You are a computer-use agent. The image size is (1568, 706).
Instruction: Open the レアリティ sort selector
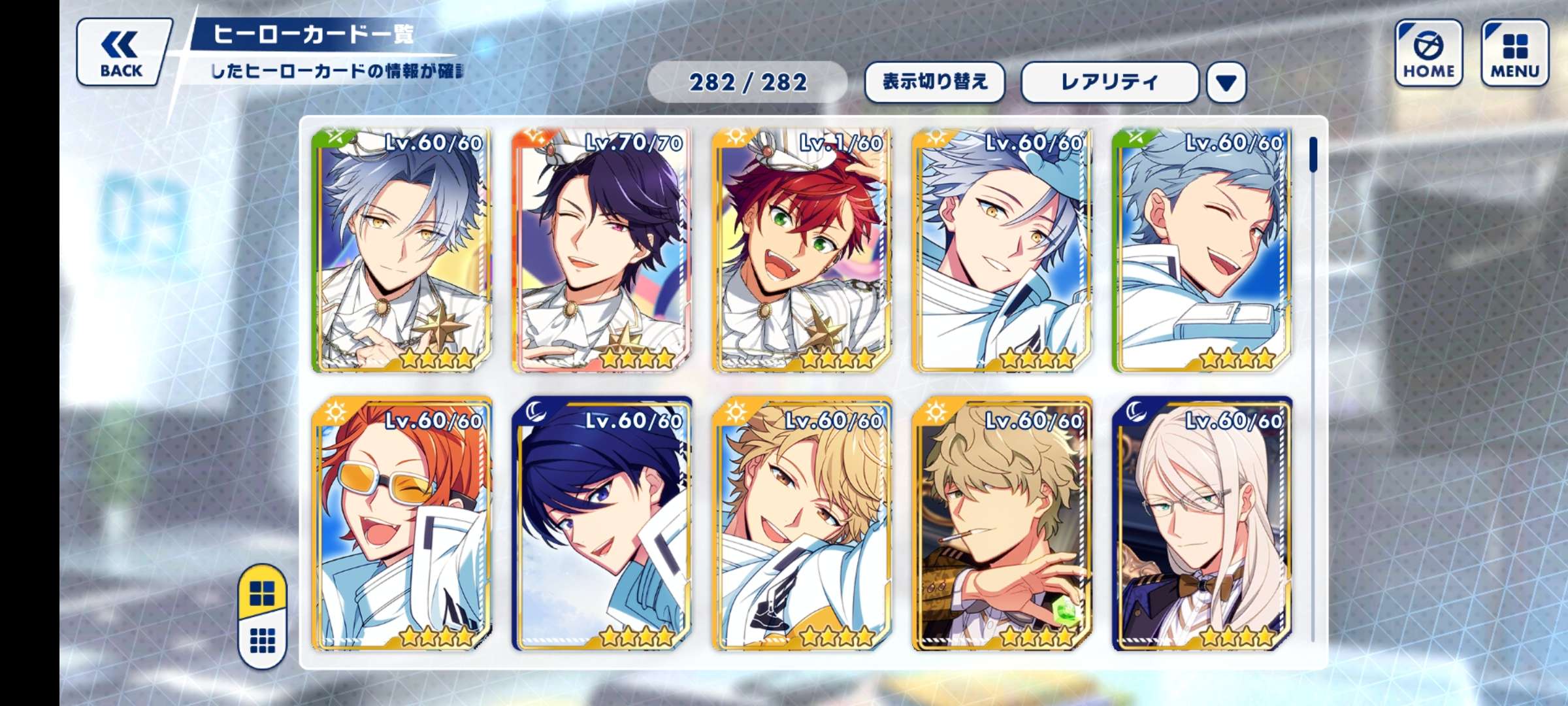[x=1109, y=82]
